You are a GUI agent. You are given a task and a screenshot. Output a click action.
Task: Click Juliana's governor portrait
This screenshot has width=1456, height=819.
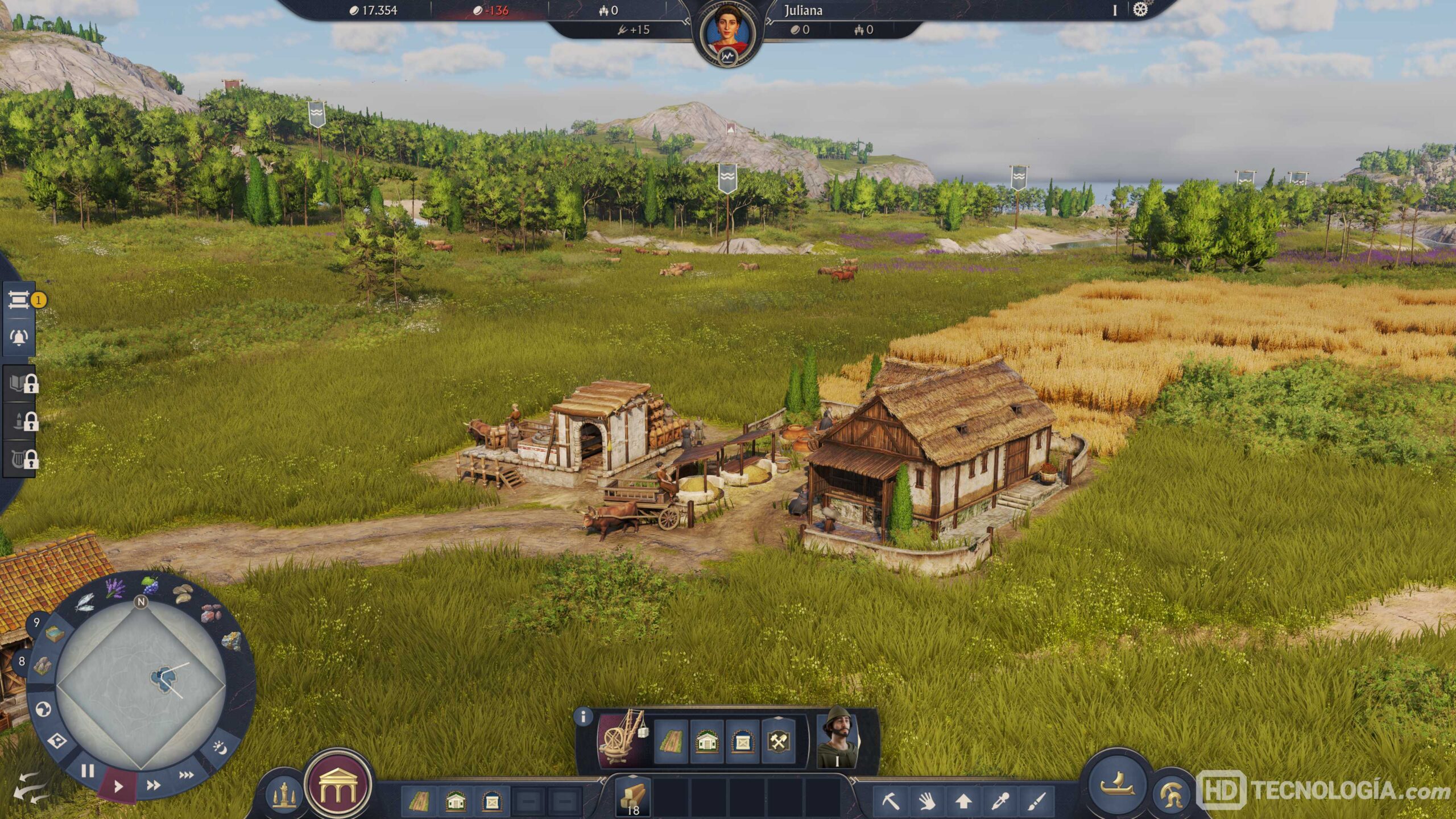(x=727, y=34)
